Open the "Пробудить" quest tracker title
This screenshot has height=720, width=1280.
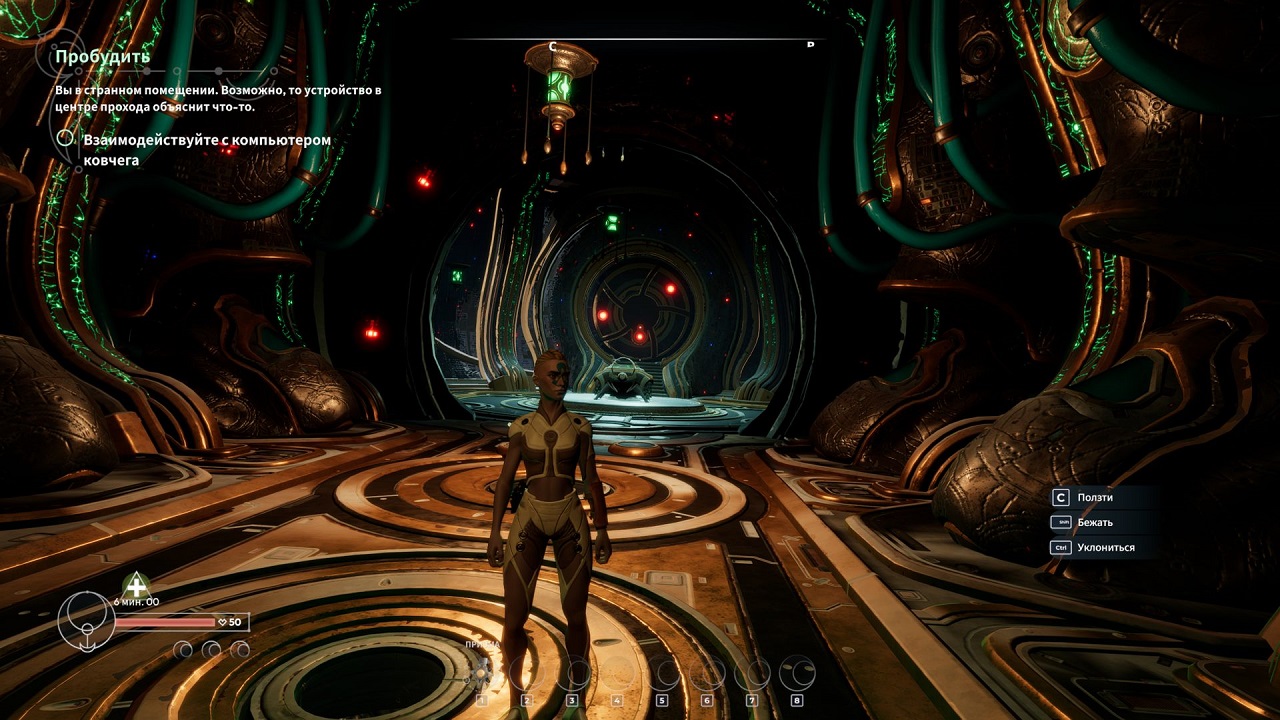(x=103, y=56)
